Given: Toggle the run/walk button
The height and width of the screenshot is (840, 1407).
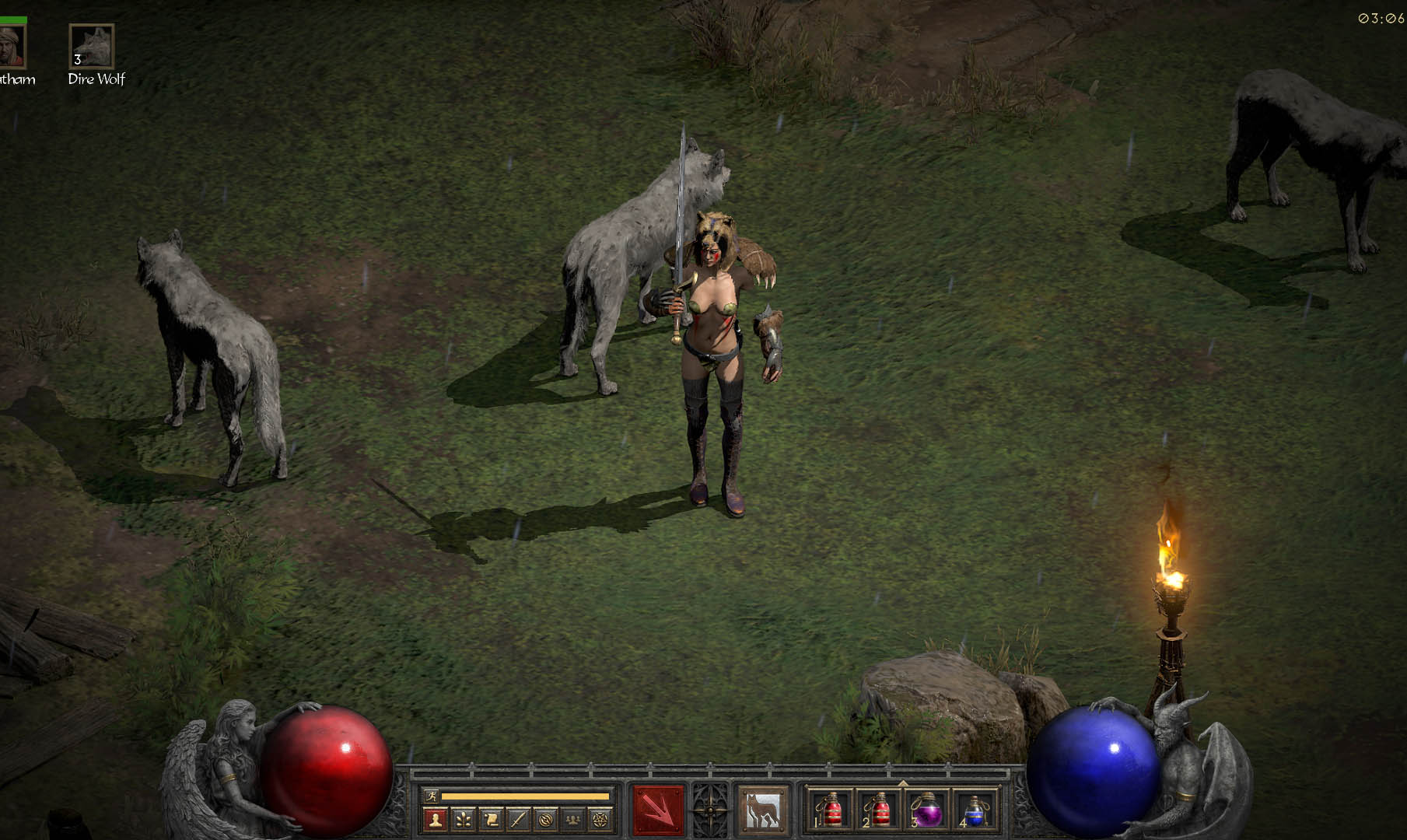Looking at the screenshot, I should click(431, 796).
